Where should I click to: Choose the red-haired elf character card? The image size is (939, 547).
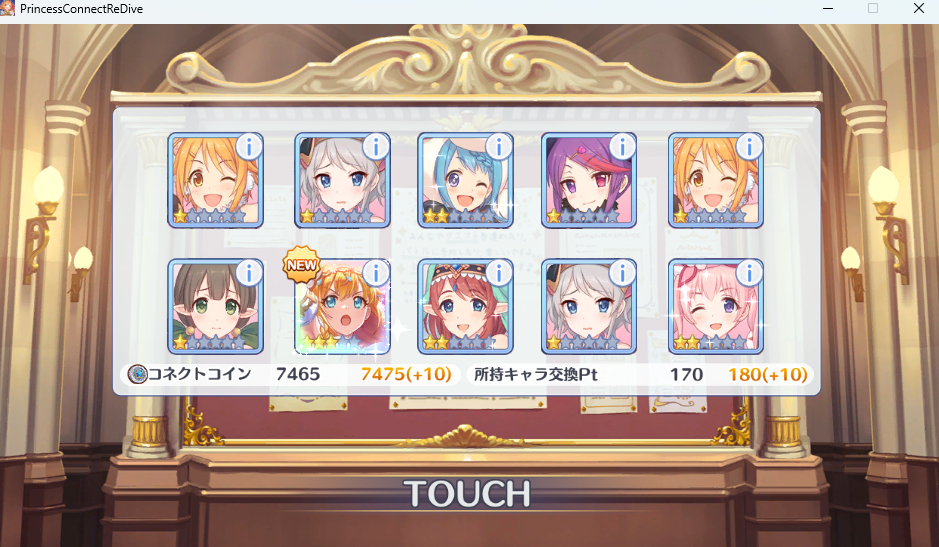464,307
